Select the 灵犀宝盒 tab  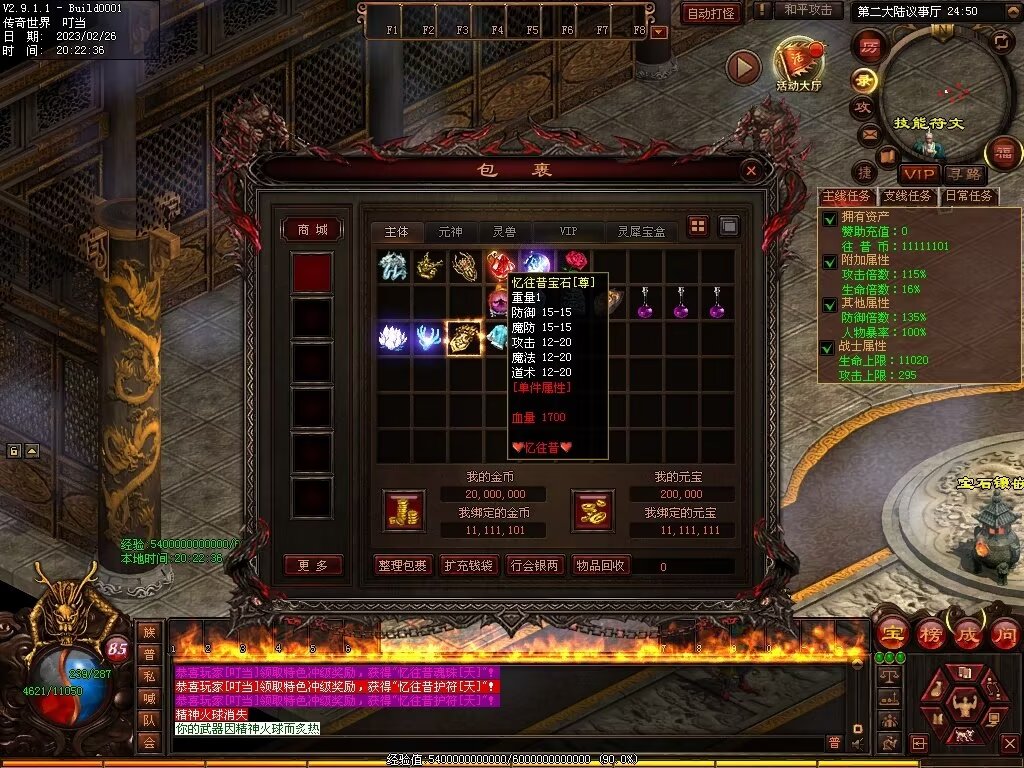[641, 232]
